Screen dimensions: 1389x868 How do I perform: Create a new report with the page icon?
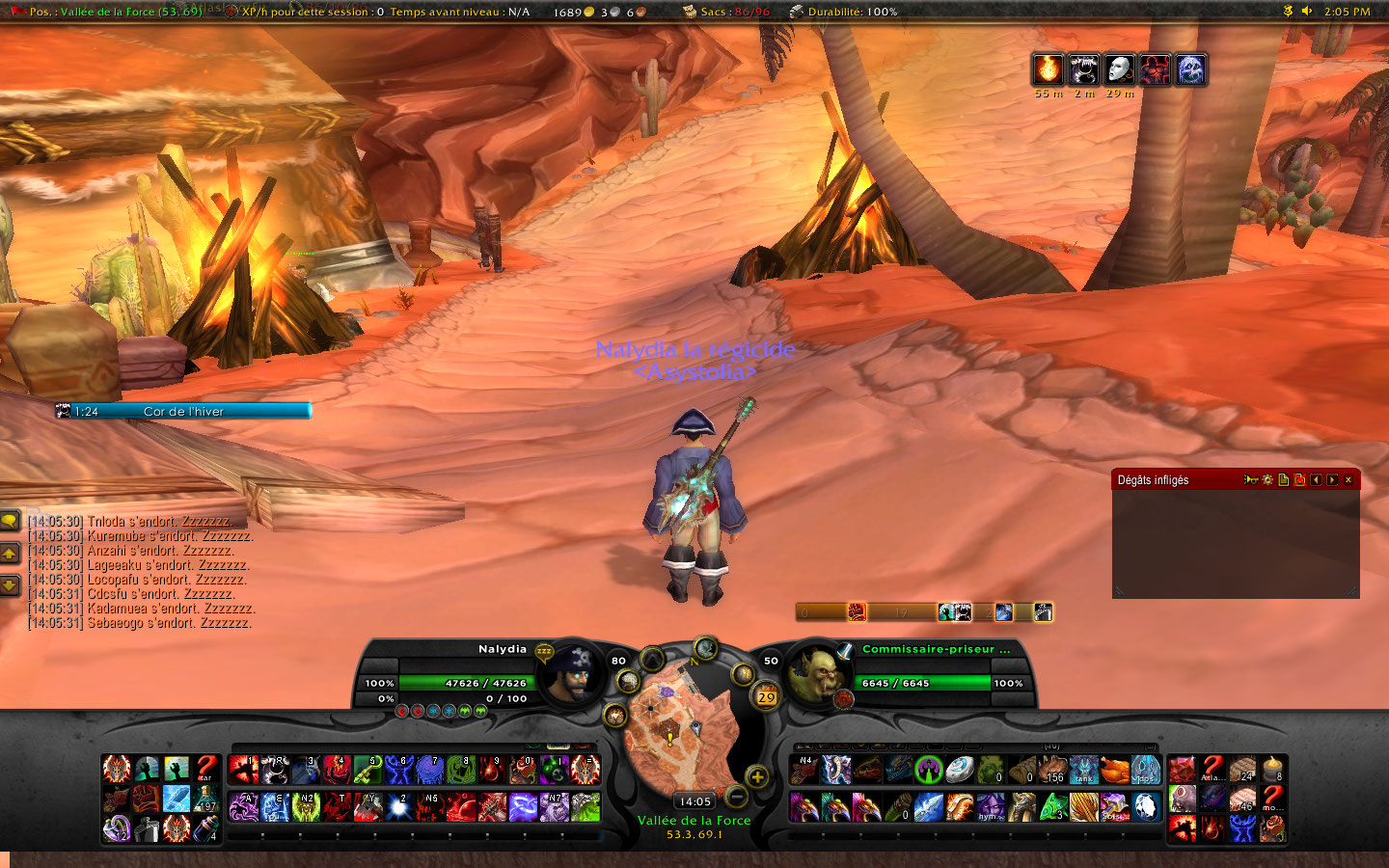(x=1284, y=479)
